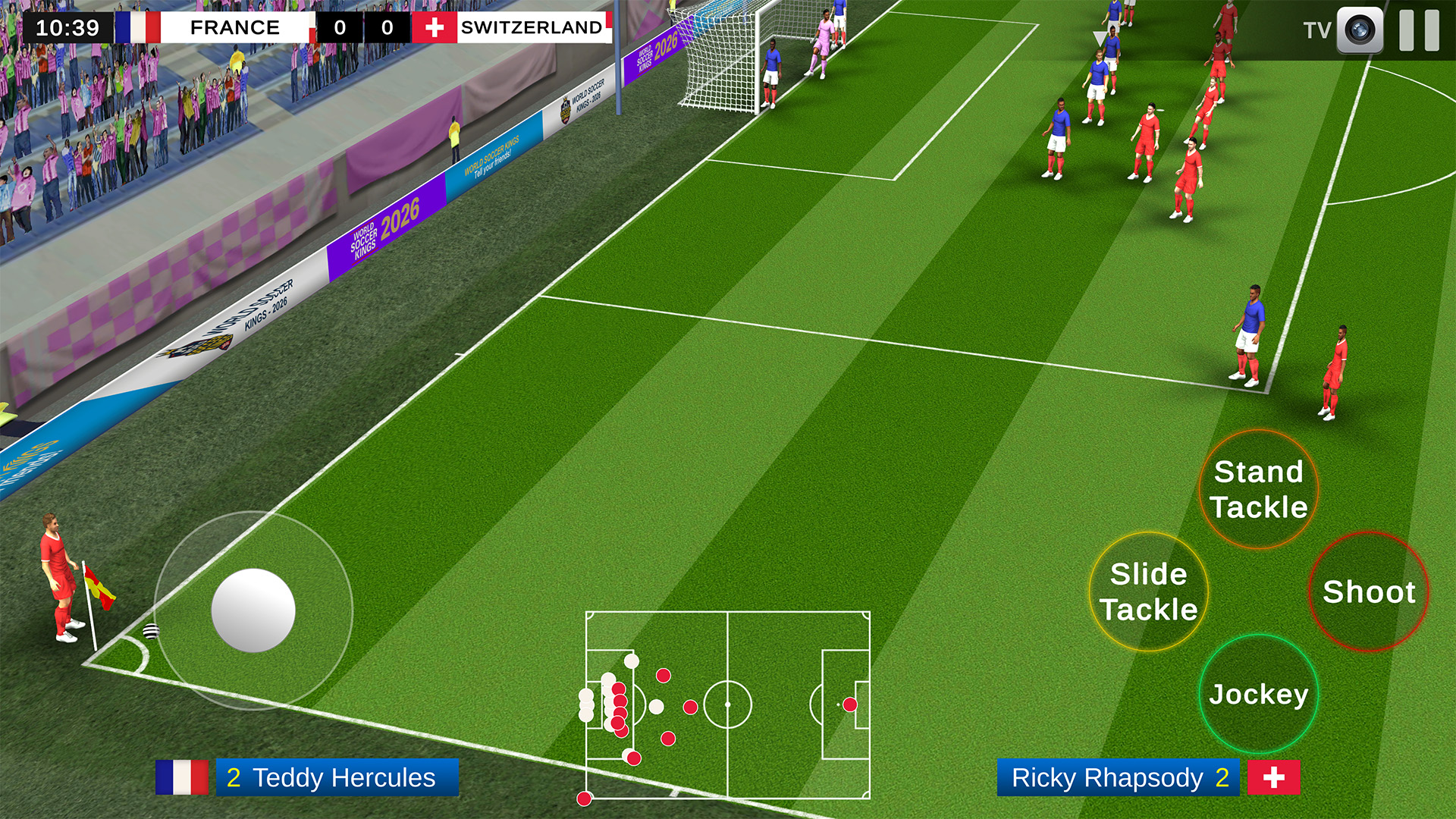The height and width of the screenshot is (819, 1456).
Task: Pause the match
Action: [x=1419, y=30]
